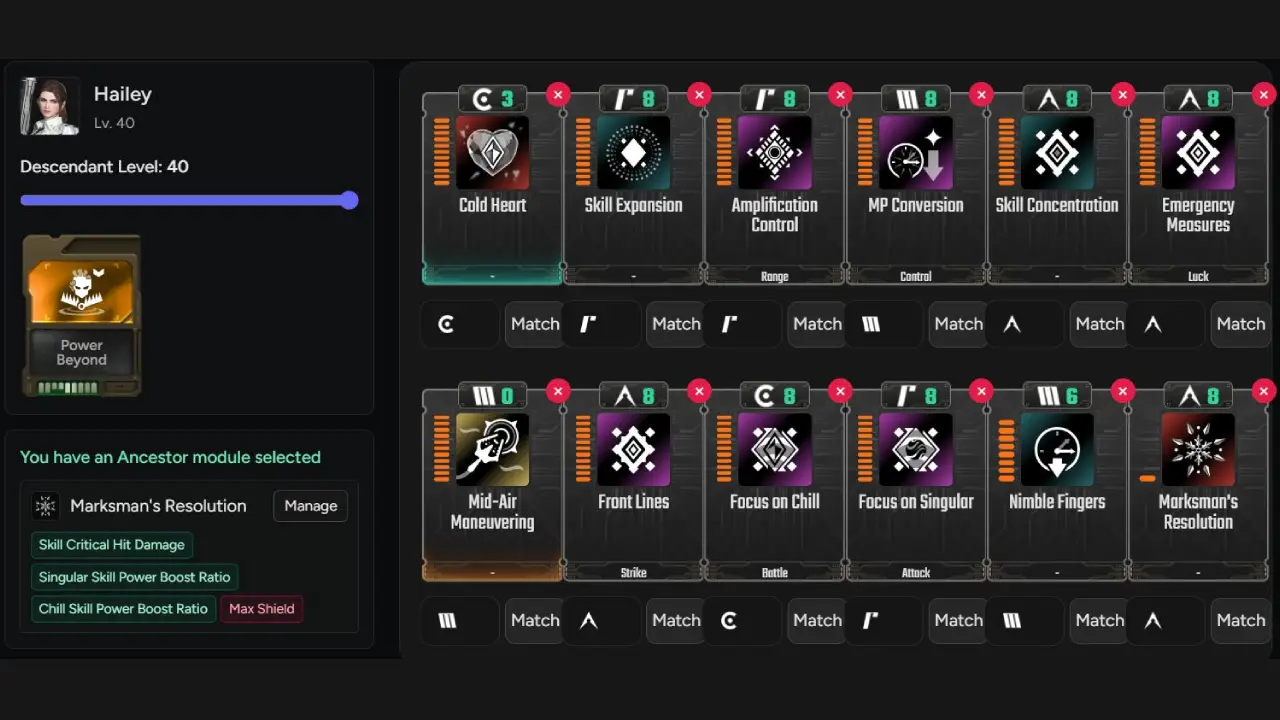Screen dimensions: 1280x720
Task: Click the Match button under Cold Heart
Action: pos(534,324)
